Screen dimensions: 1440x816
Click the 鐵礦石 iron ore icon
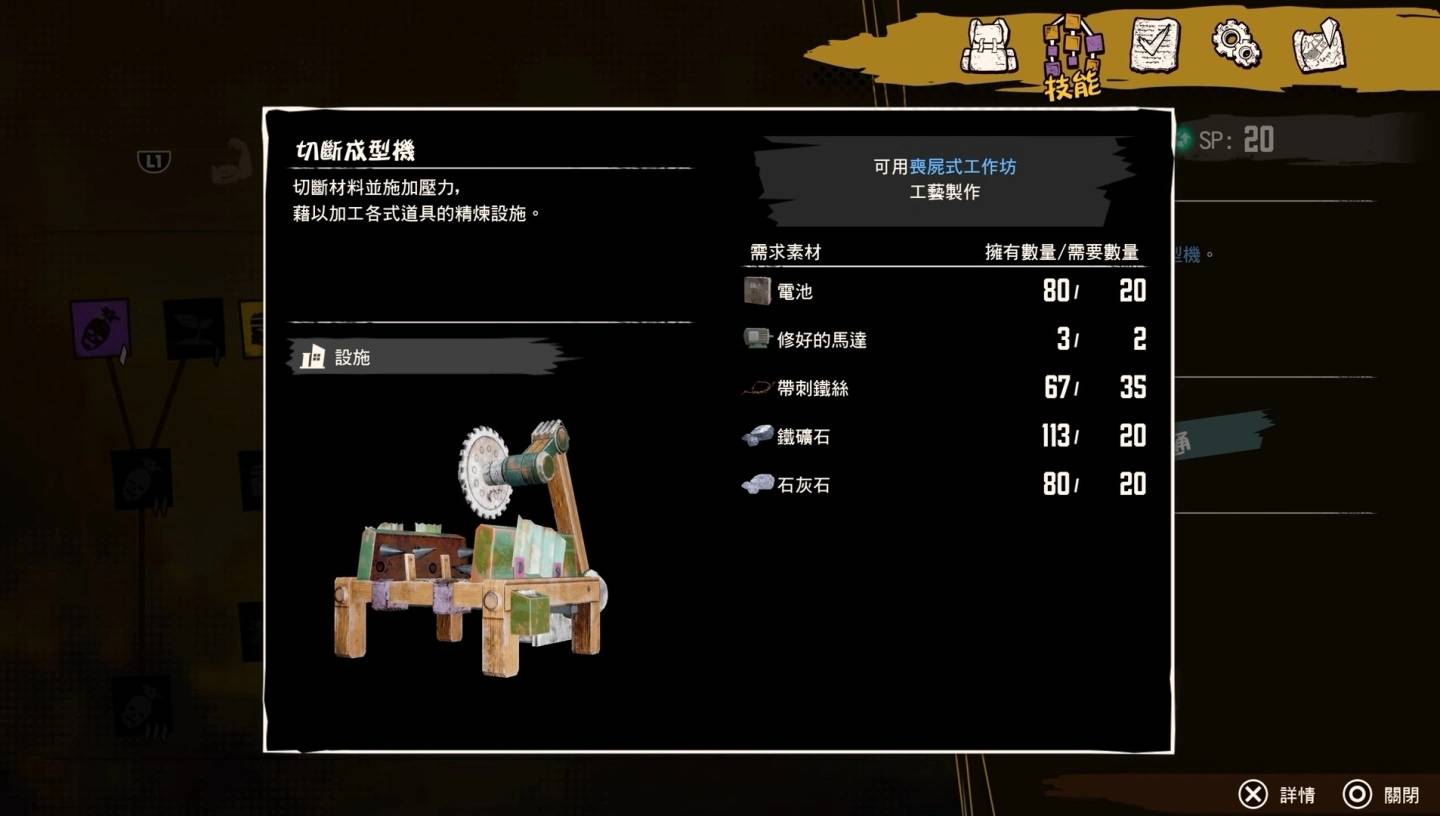(757, 436)
